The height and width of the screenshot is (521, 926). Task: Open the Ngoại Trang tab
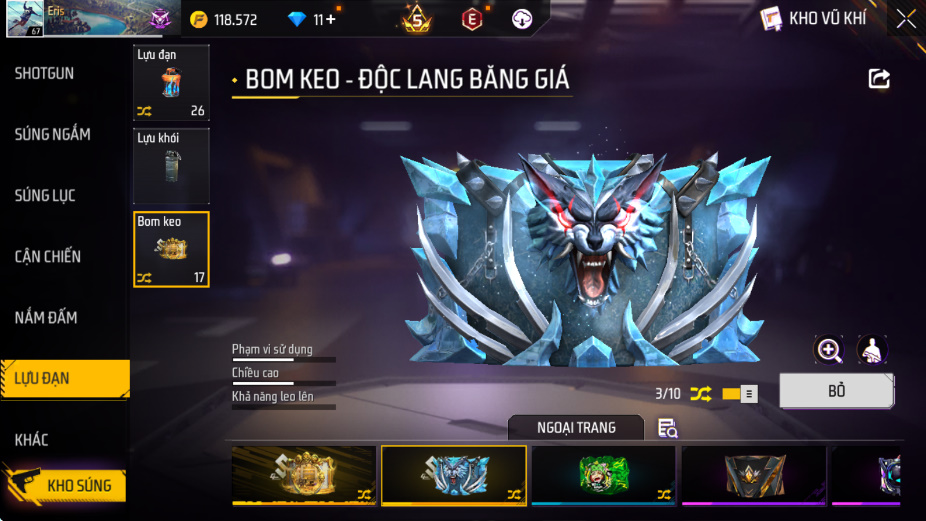[576, 428]
